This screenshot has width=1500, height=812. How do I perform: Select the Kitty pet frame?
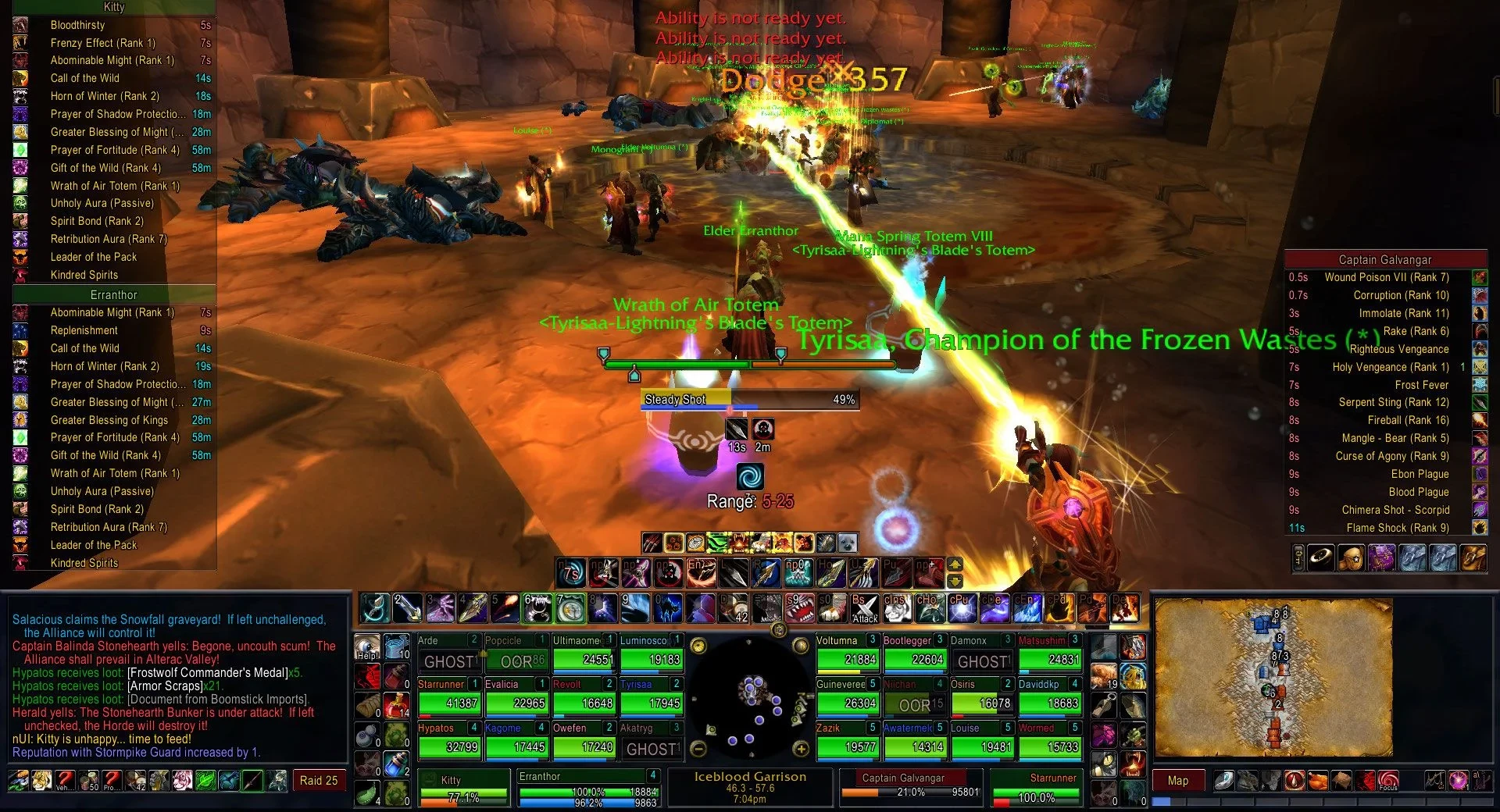[462, 789]
